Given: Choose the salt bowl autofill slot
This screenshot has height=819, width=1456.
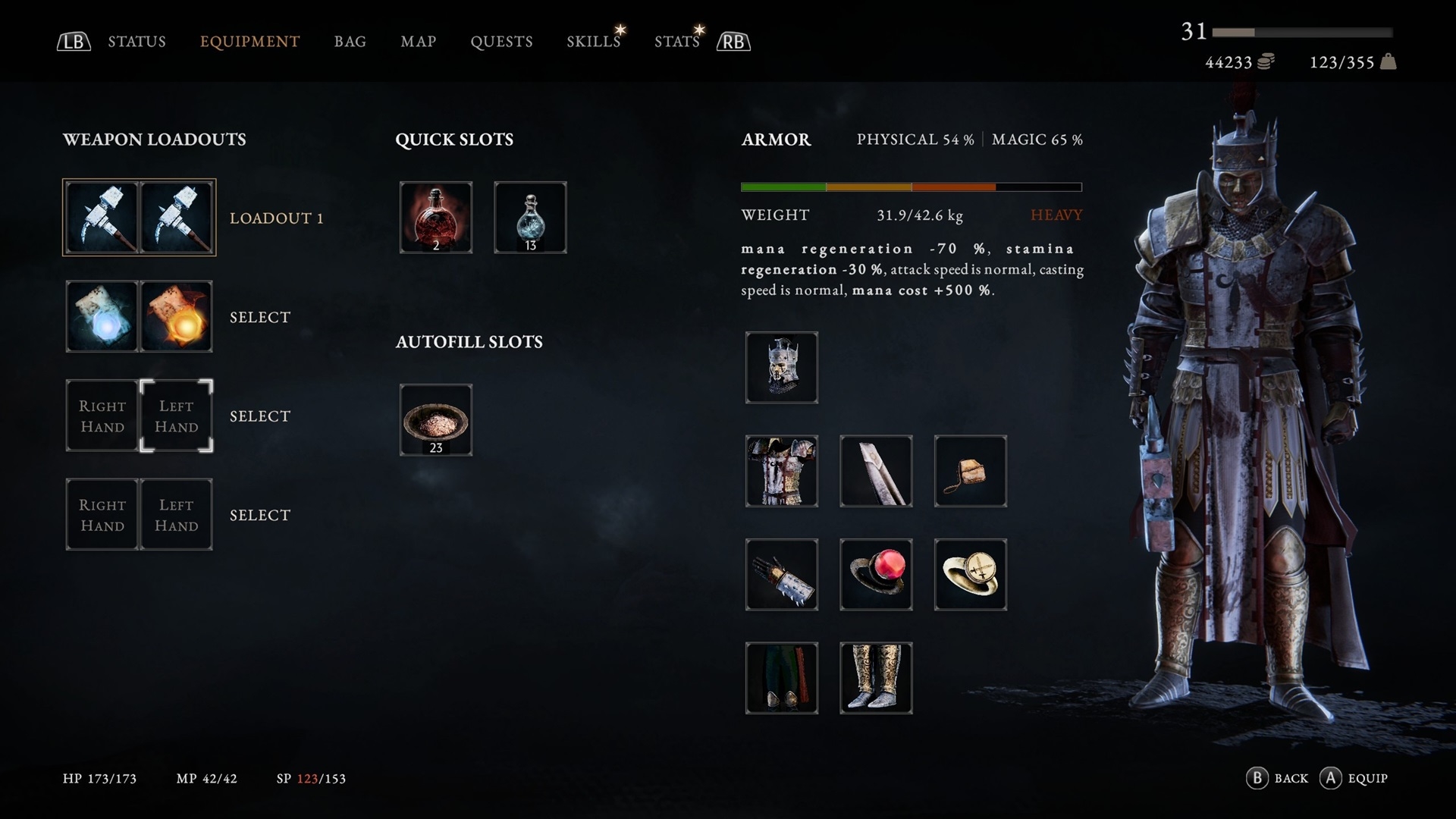Looking at the screenshot, I should coord(436,420).
